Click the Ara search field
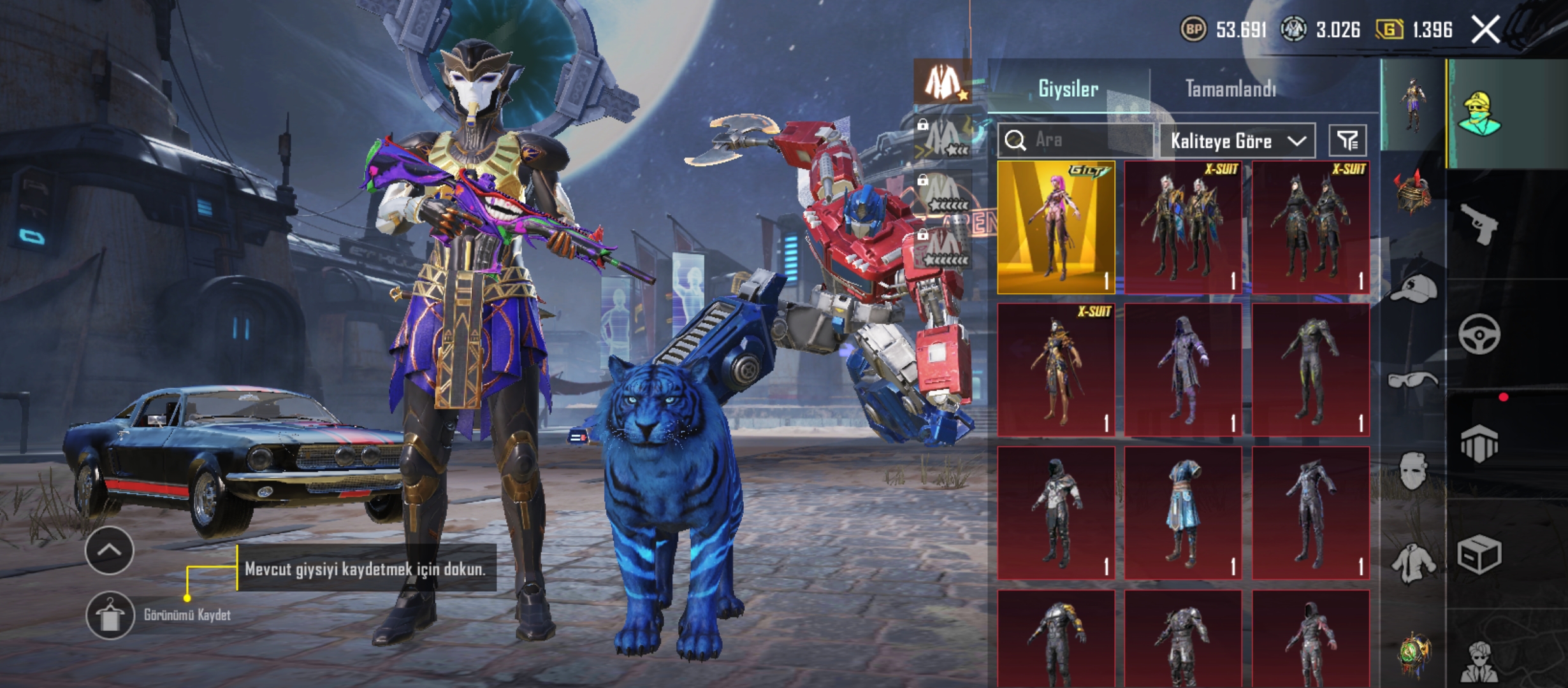 point(1084,140)
